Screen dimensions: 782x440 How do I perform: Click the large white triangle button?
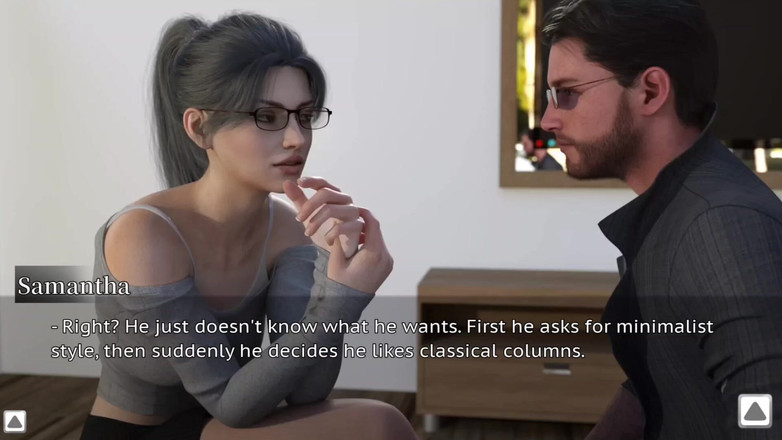click(x=755, y=411)
